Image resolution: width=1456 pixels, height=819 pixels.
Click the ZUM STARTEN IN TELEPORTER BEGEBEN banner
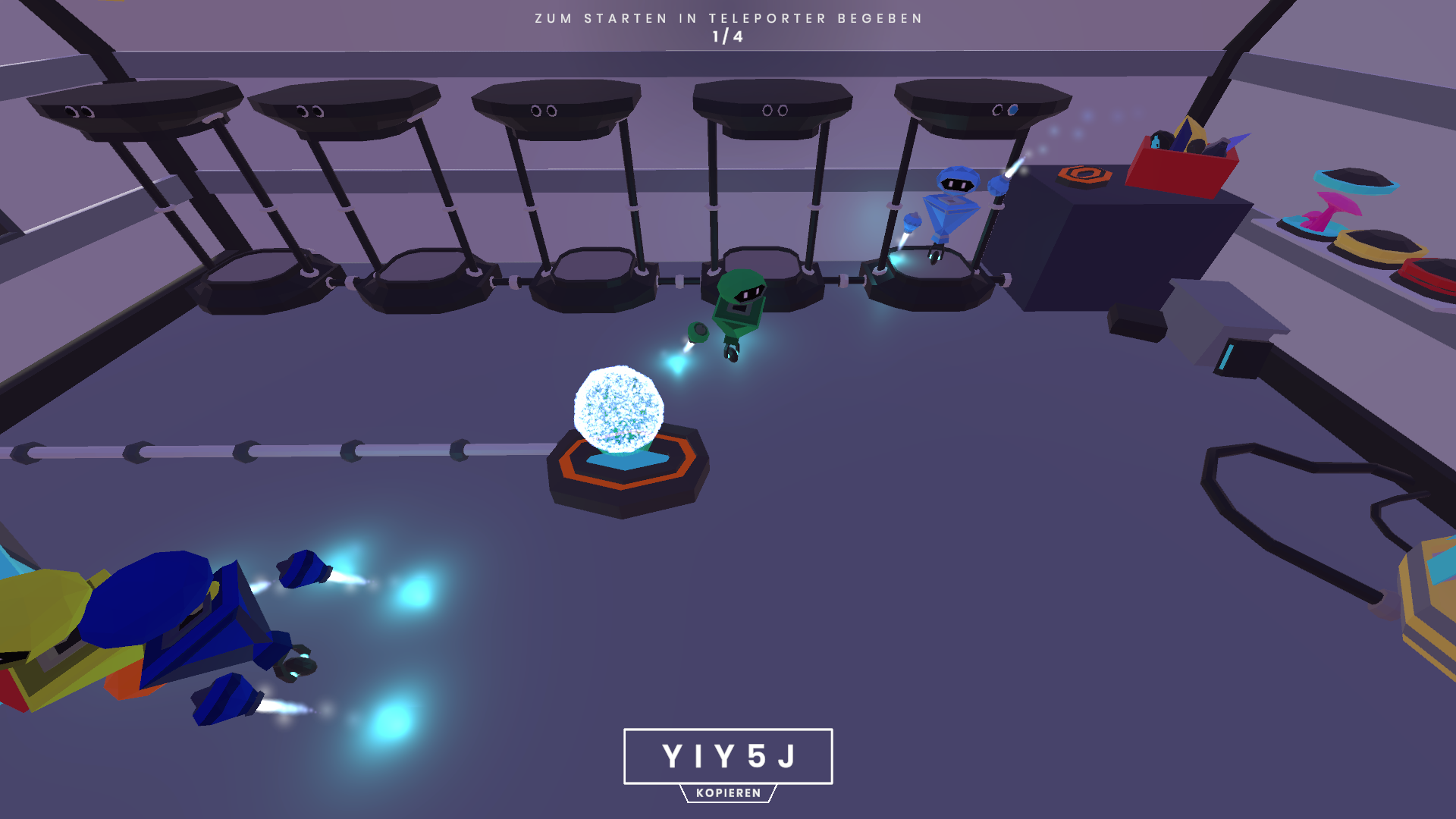coord(728,17)
